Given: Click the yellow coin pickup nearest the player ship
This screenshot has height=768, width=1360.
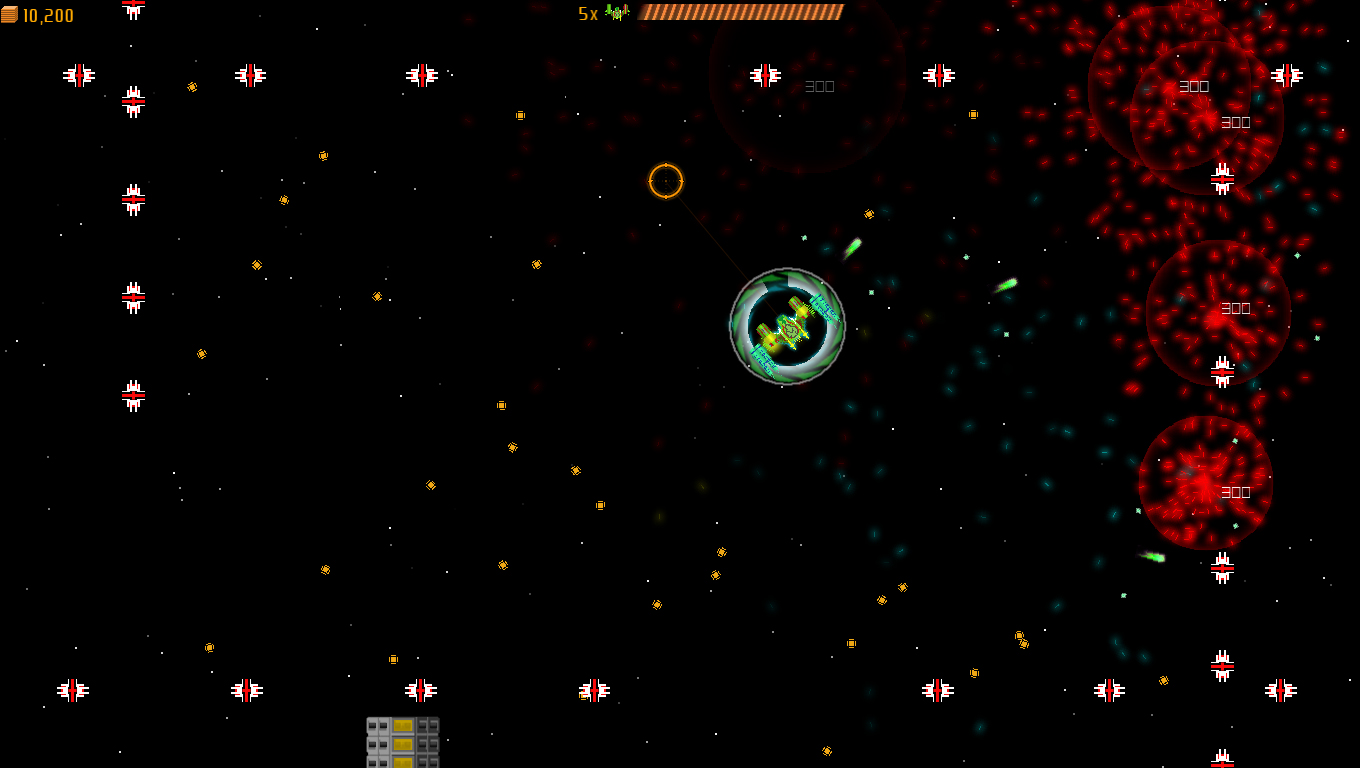Looking at the screenshot, I should coord(866,215).
